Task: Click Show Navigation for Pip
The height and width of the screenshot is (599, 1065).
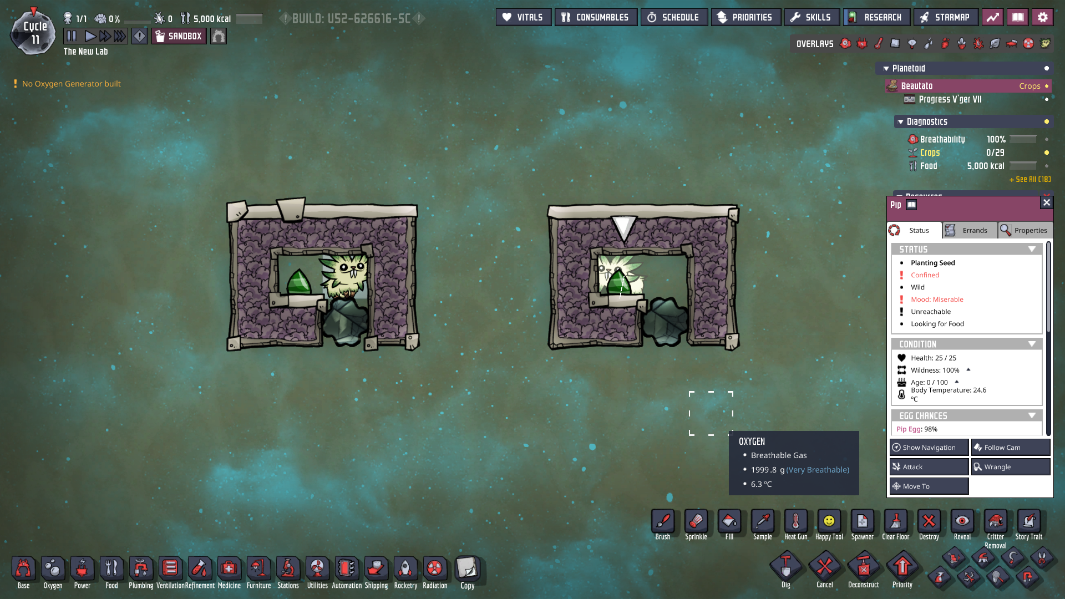Action: point(929,448)
